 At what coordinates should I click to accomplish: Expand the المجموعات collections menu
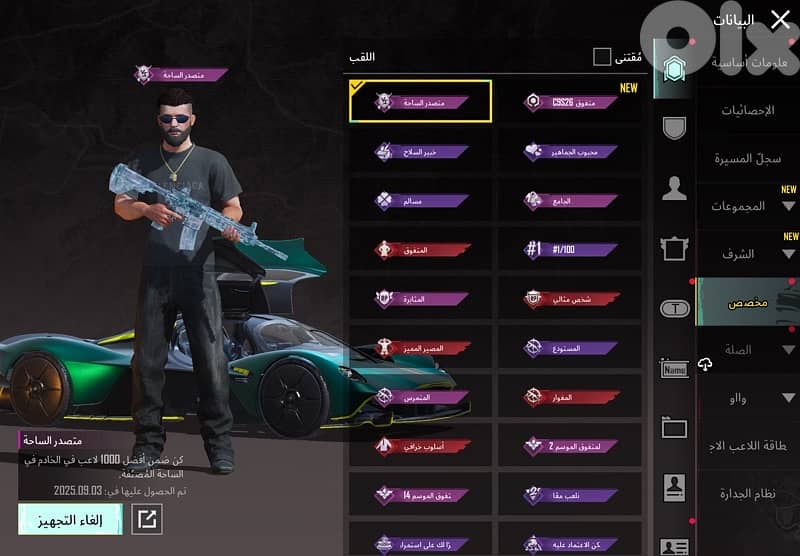click(748, 206)
